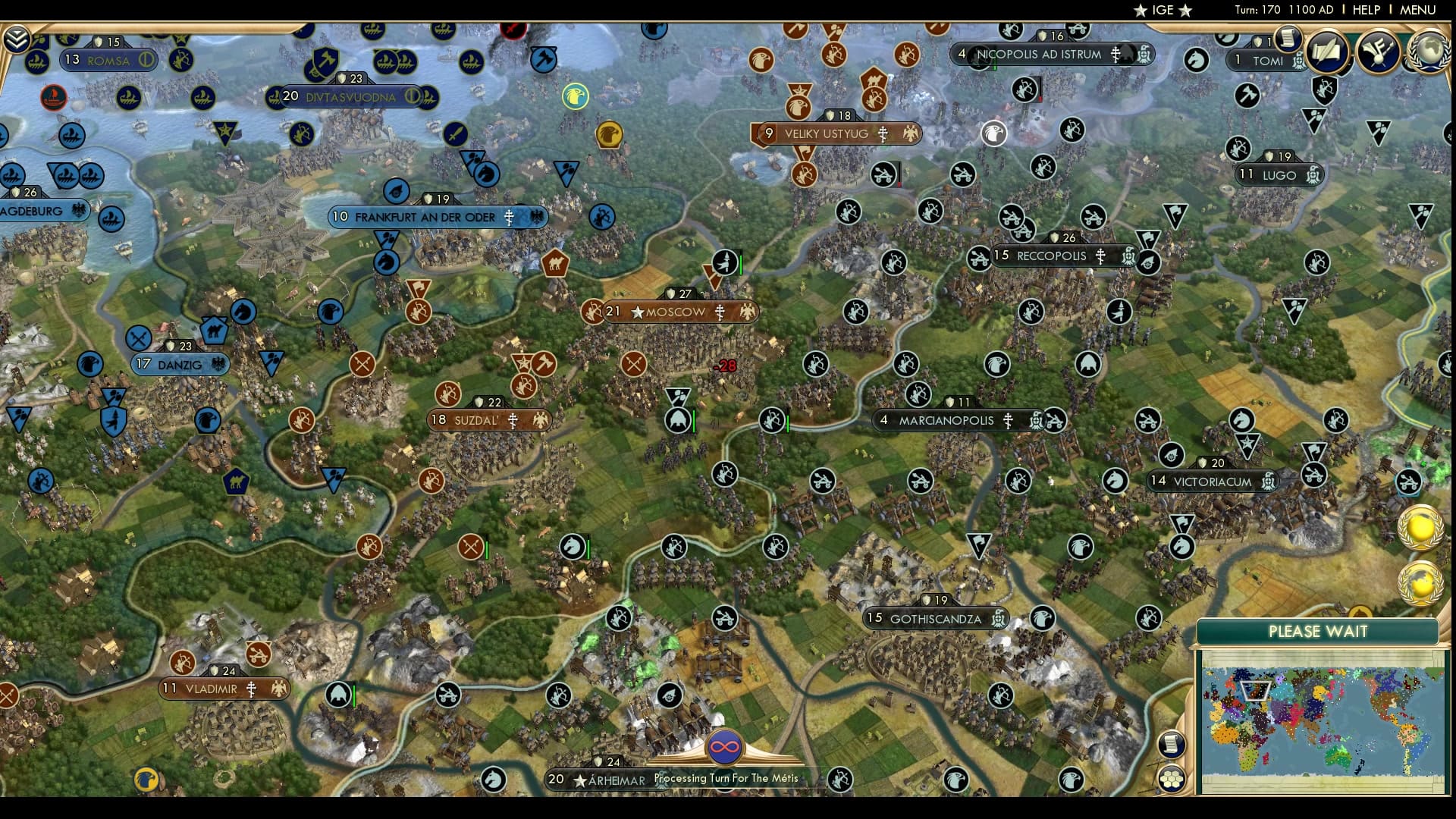Click the scroll icon beside the minimap
The height and width of the screenshot is (819, 1456).
(1172, 743)
